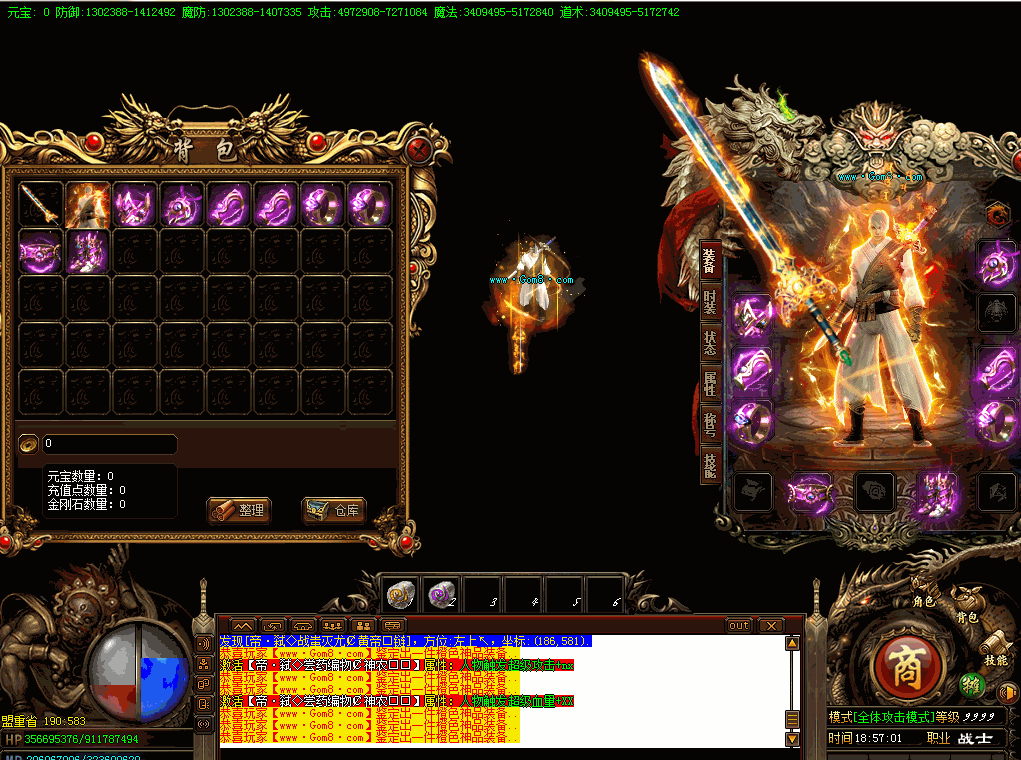Open the 商 shop button
This screenshot has height=760, width=1021.
point(903,664)
